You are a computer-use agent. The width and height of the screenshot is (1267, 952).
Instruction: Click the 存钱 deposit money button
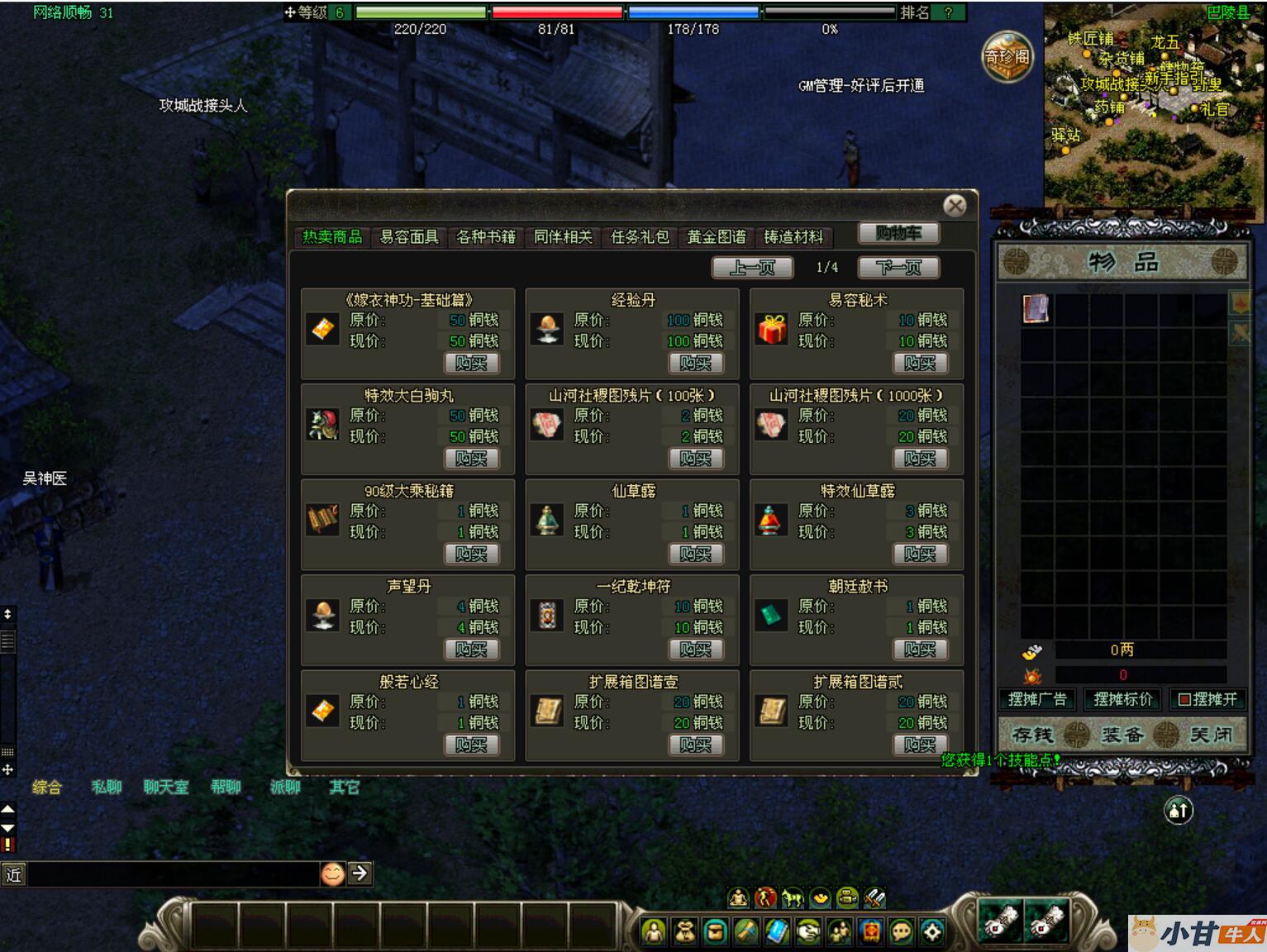[1032, 735]
